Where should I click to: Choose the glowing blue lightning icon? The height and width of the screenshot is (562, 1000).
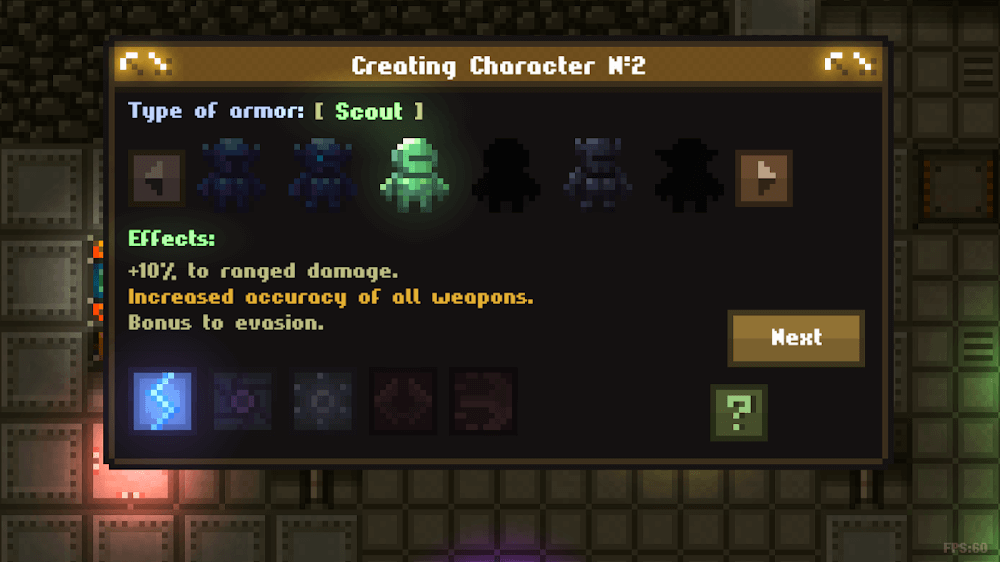tap(162, 400)
